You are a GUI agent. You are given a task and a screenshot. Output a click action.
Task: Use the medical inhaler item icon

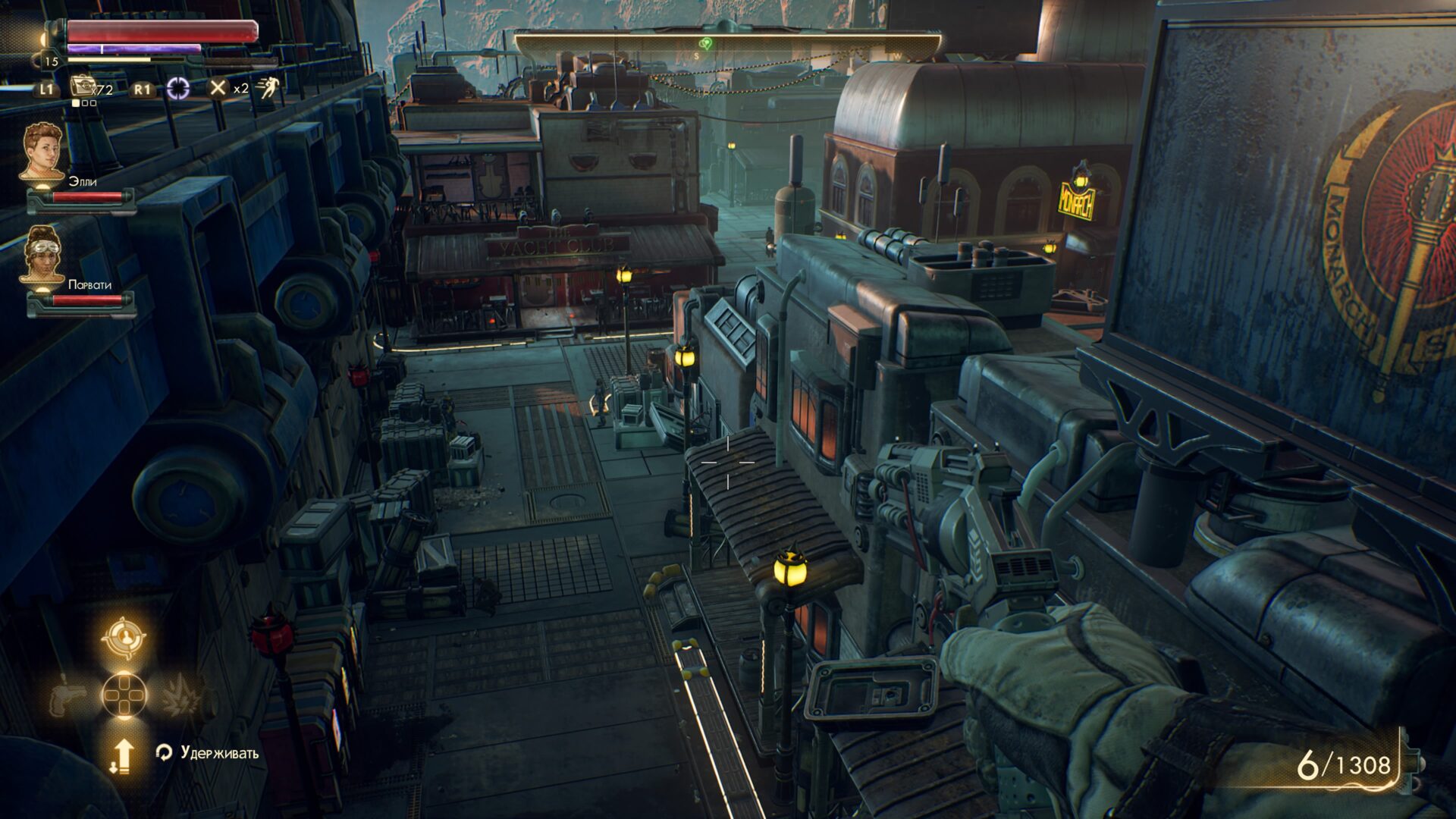[x=81, y=86]
